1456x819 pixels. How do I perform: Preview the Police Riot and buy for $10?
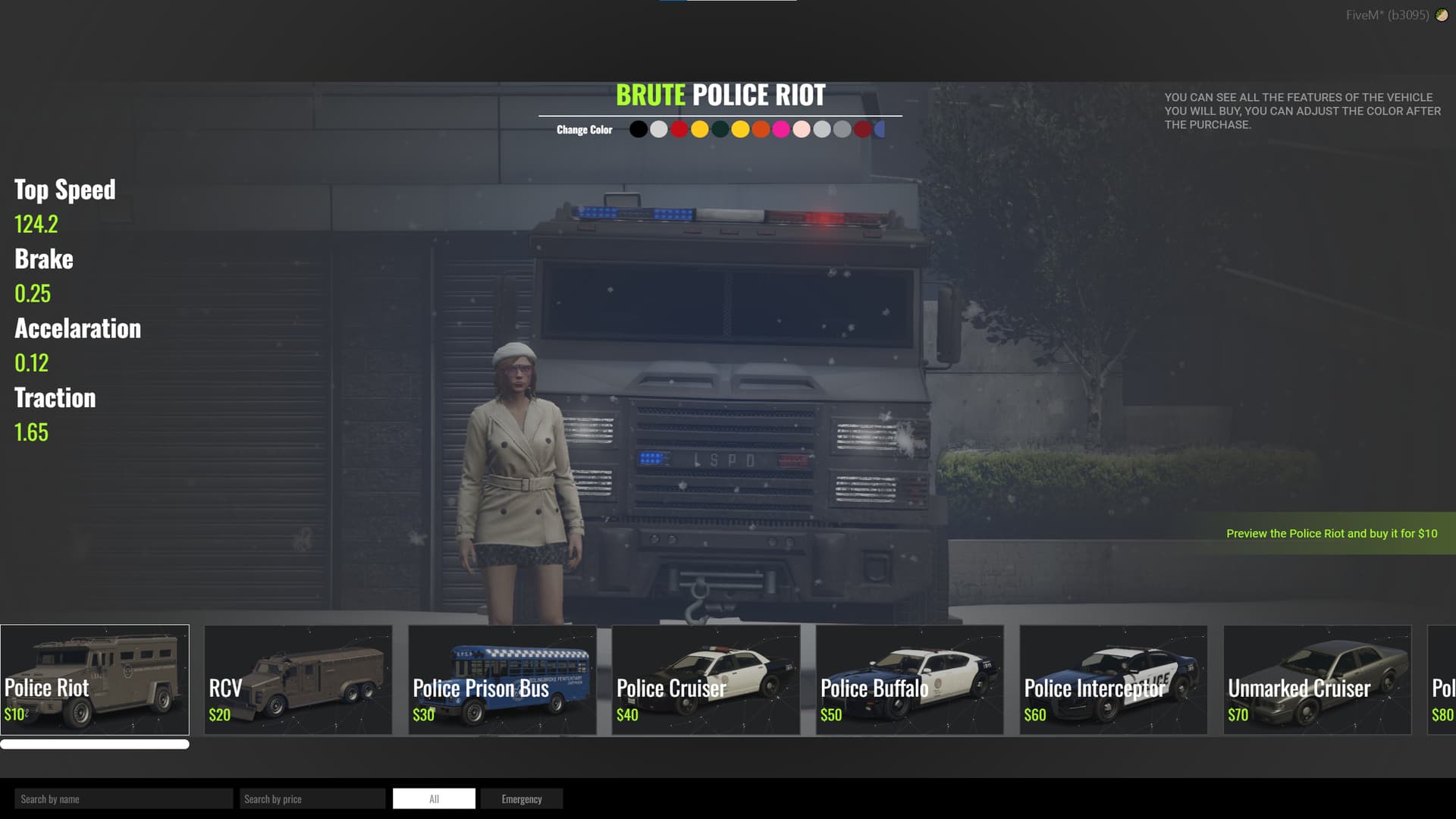[x=1331, y=534]
